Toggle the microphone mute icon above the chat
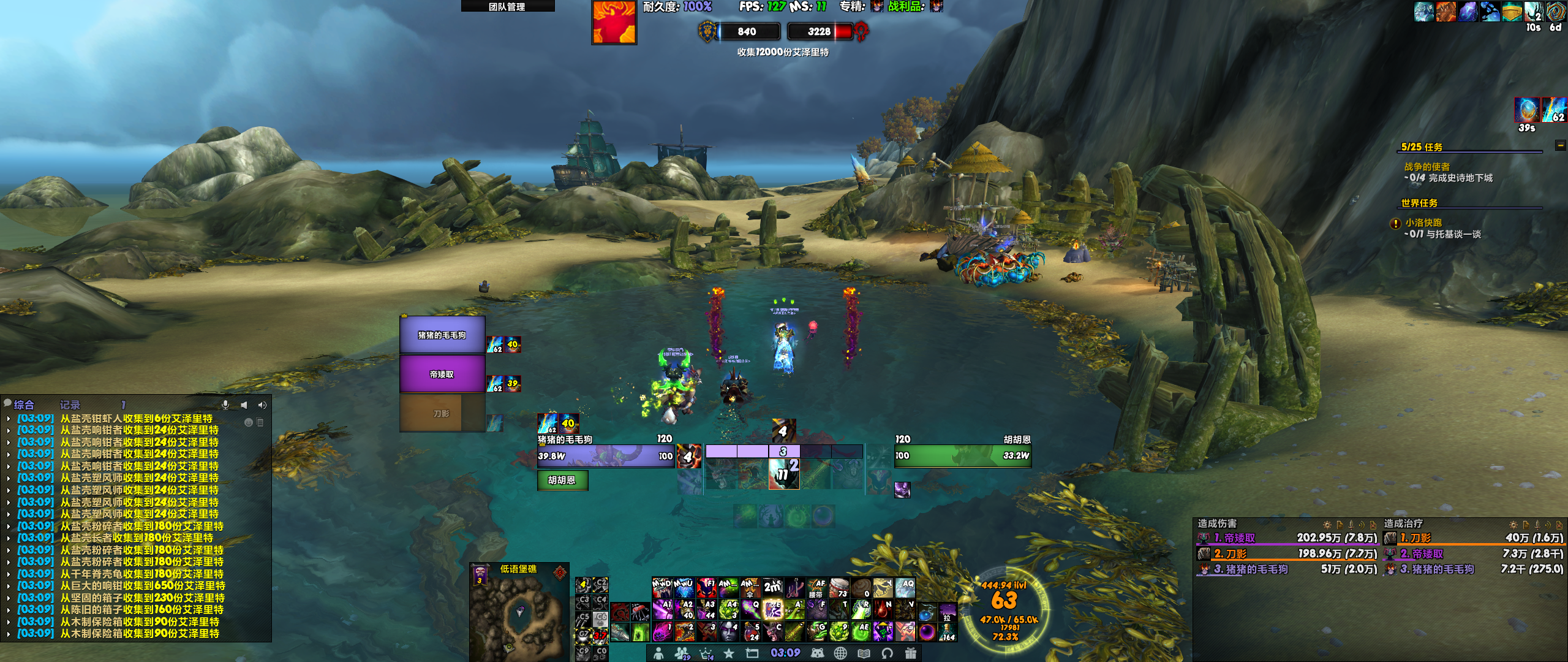 point(225,405)
